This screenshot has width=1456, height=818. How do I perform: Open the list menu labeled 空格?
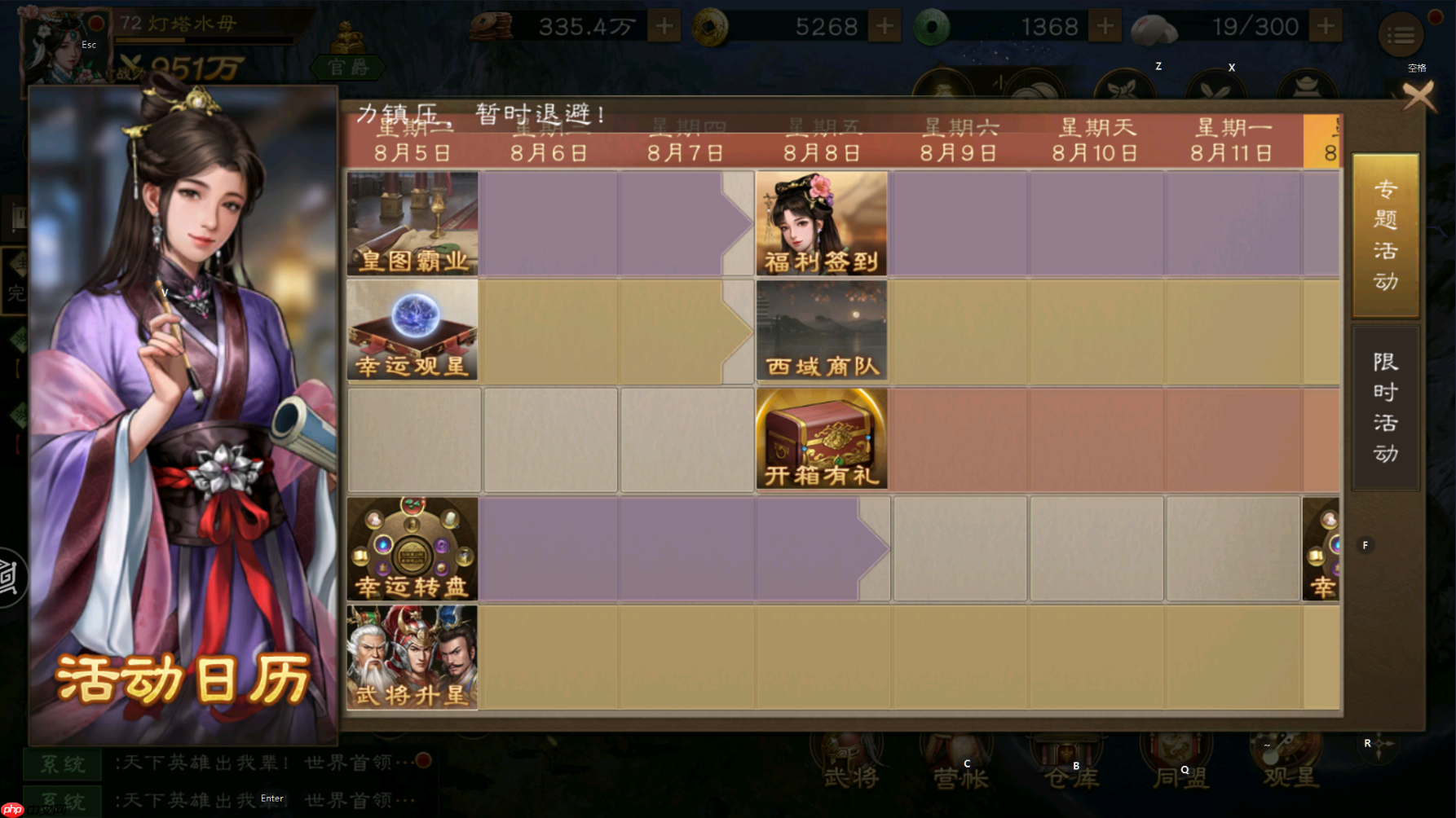click(x=1401, y=35)
